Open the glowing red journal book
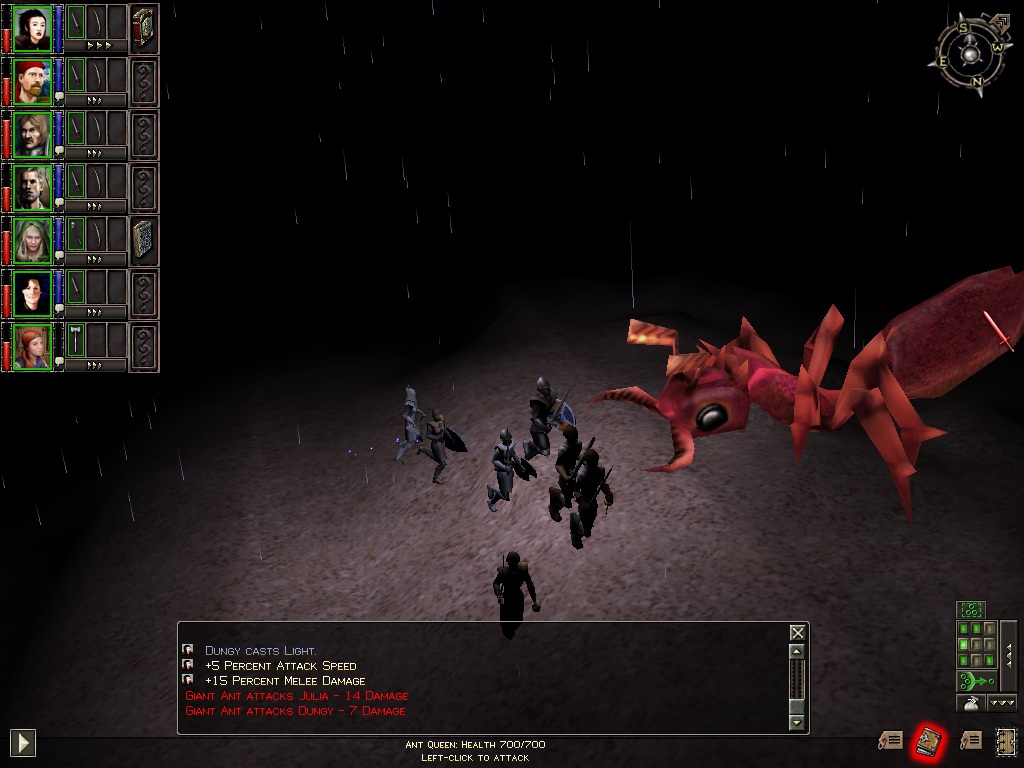The width and height of the screenshot is (1024, 768). pos(929,741)
